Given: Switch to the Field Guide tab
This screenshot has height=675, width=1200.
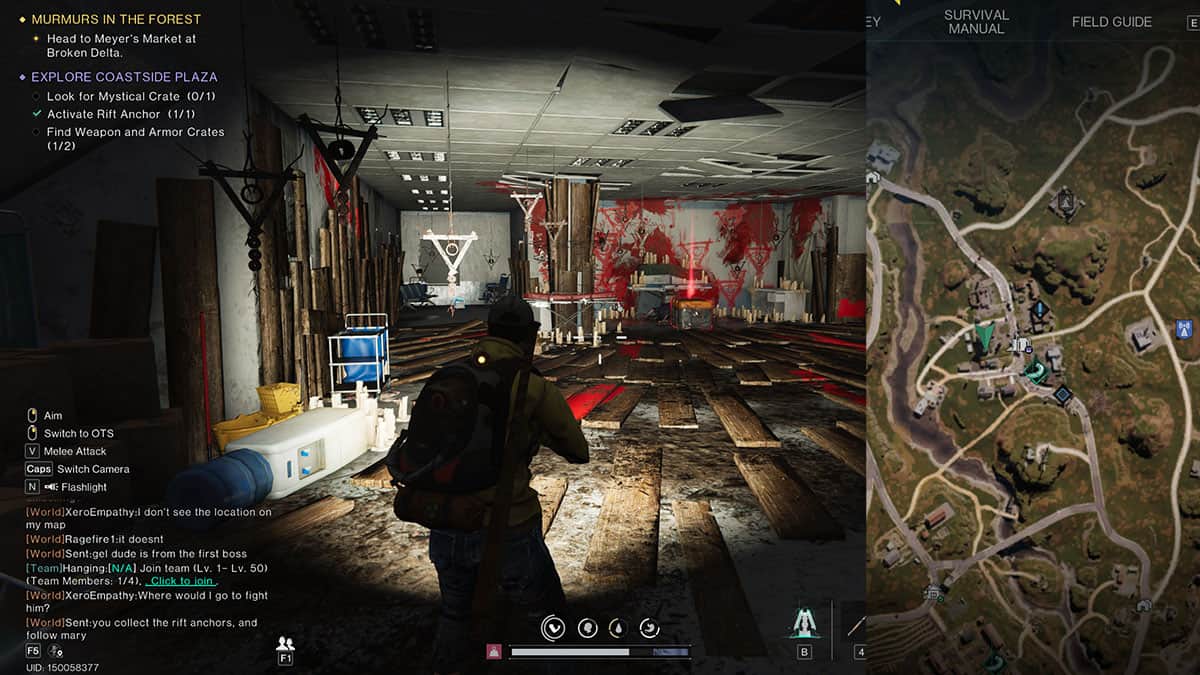Looking at the screenshot, I should coord(1111,22).
